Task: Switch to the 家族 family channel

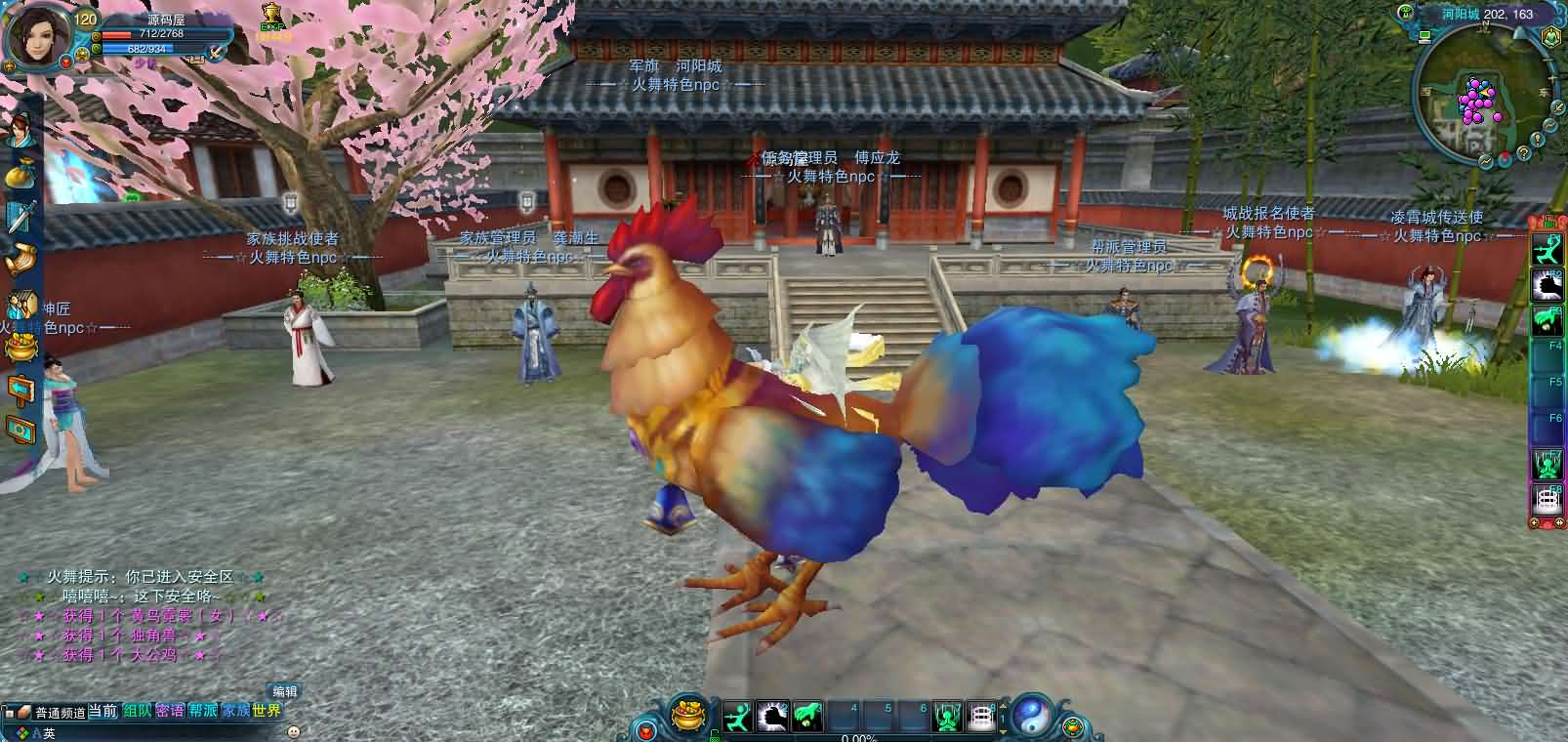Action: (x=235, y=712)
